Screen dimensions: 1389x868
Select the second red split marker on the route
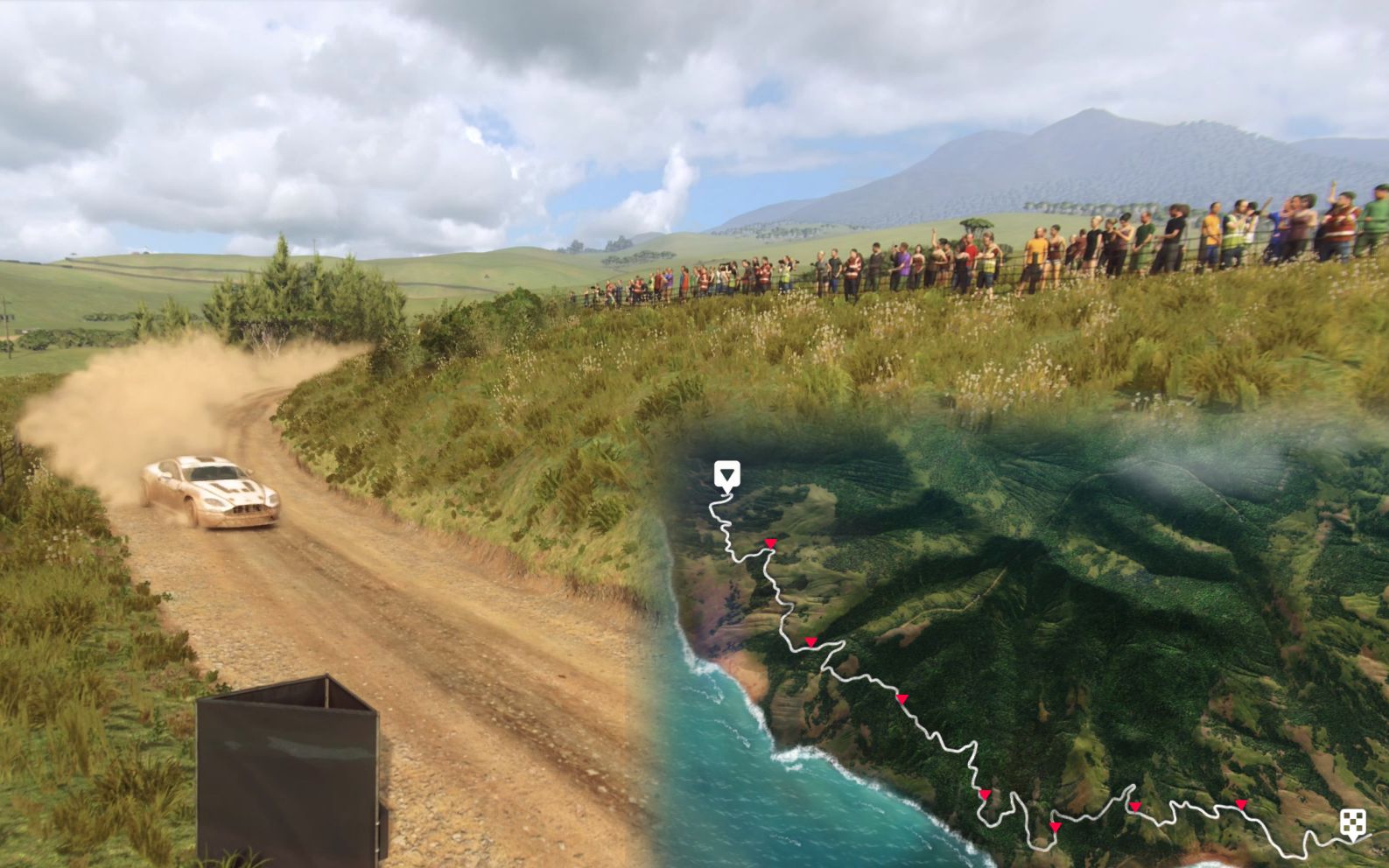(x=810, y=641)
